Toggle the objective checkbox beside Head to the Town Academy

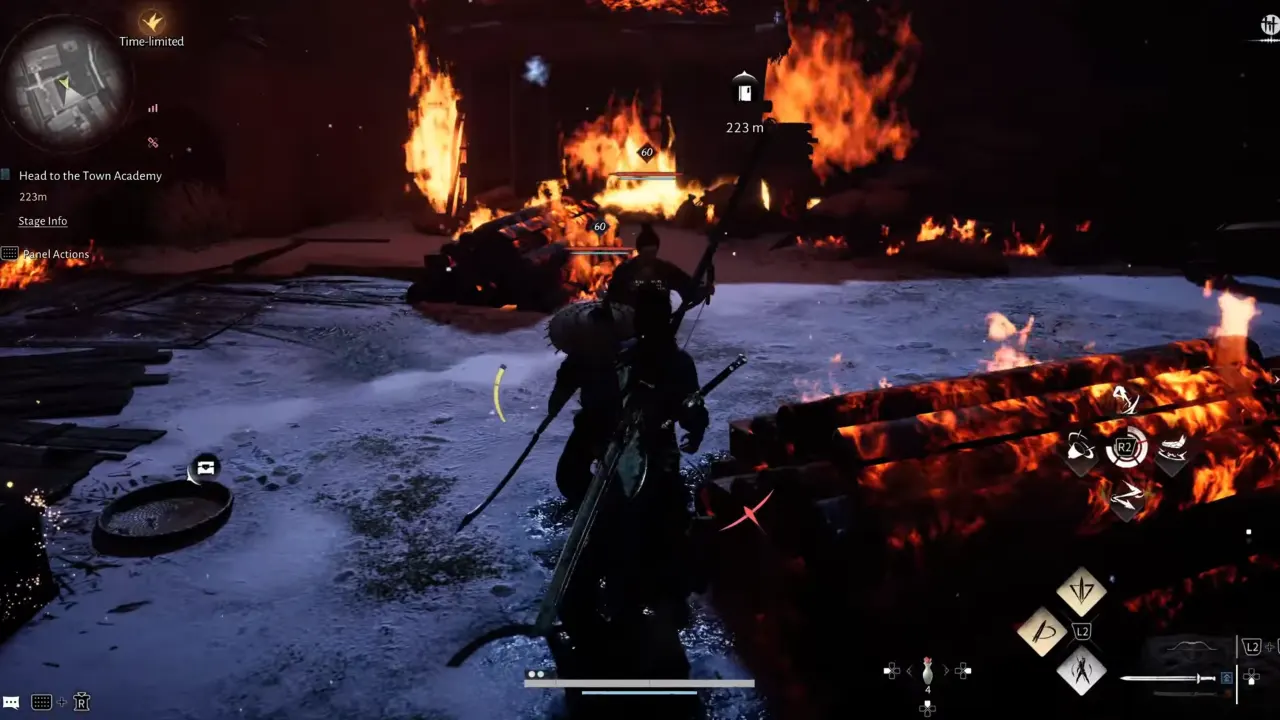click(x=6, y=175)
